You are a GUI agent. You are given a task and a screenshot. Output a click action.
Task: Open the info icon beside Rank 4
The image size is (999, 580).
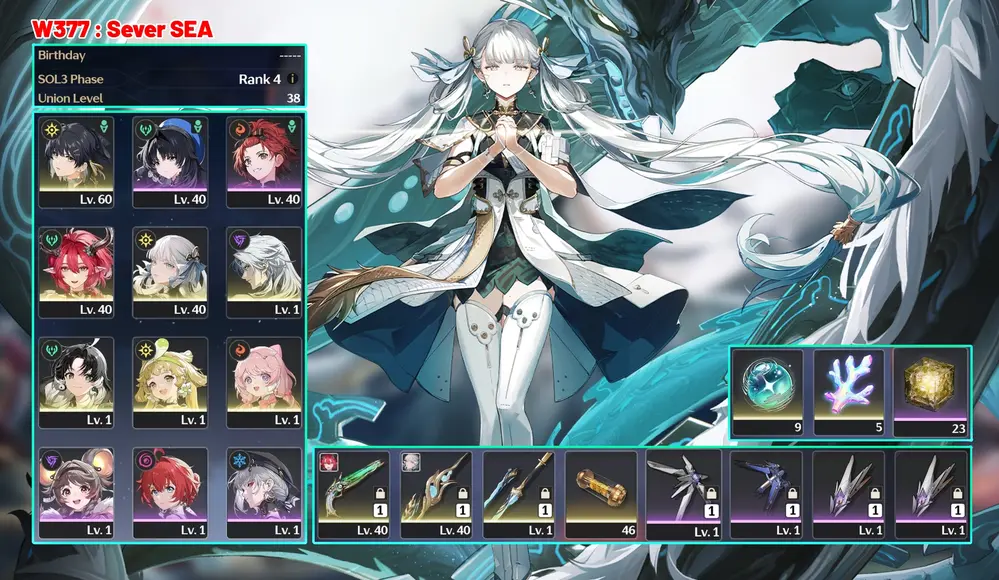click(293, 79)
